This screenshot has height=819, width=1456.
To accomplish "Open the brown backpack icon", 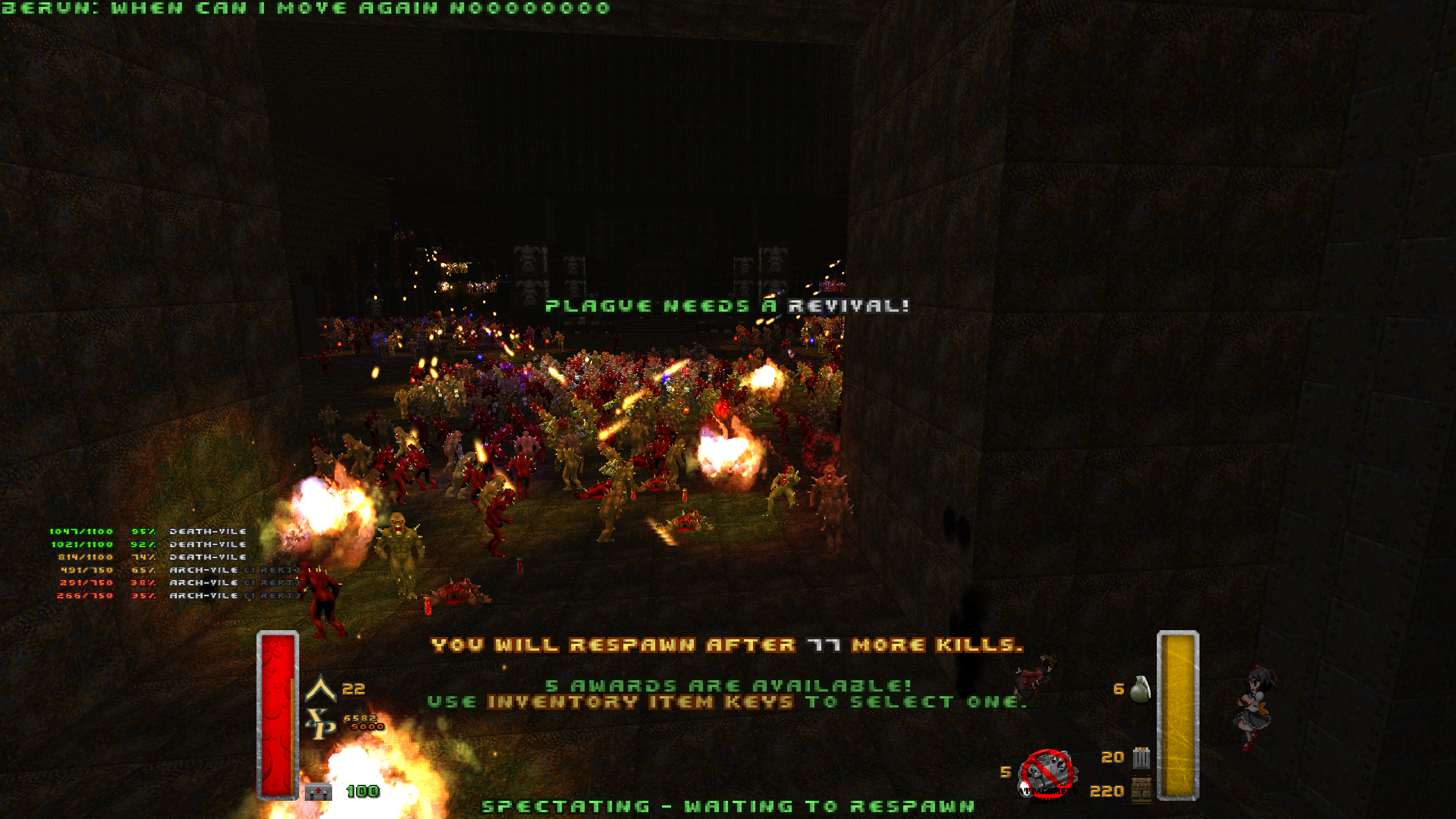I will [1141, 790].
